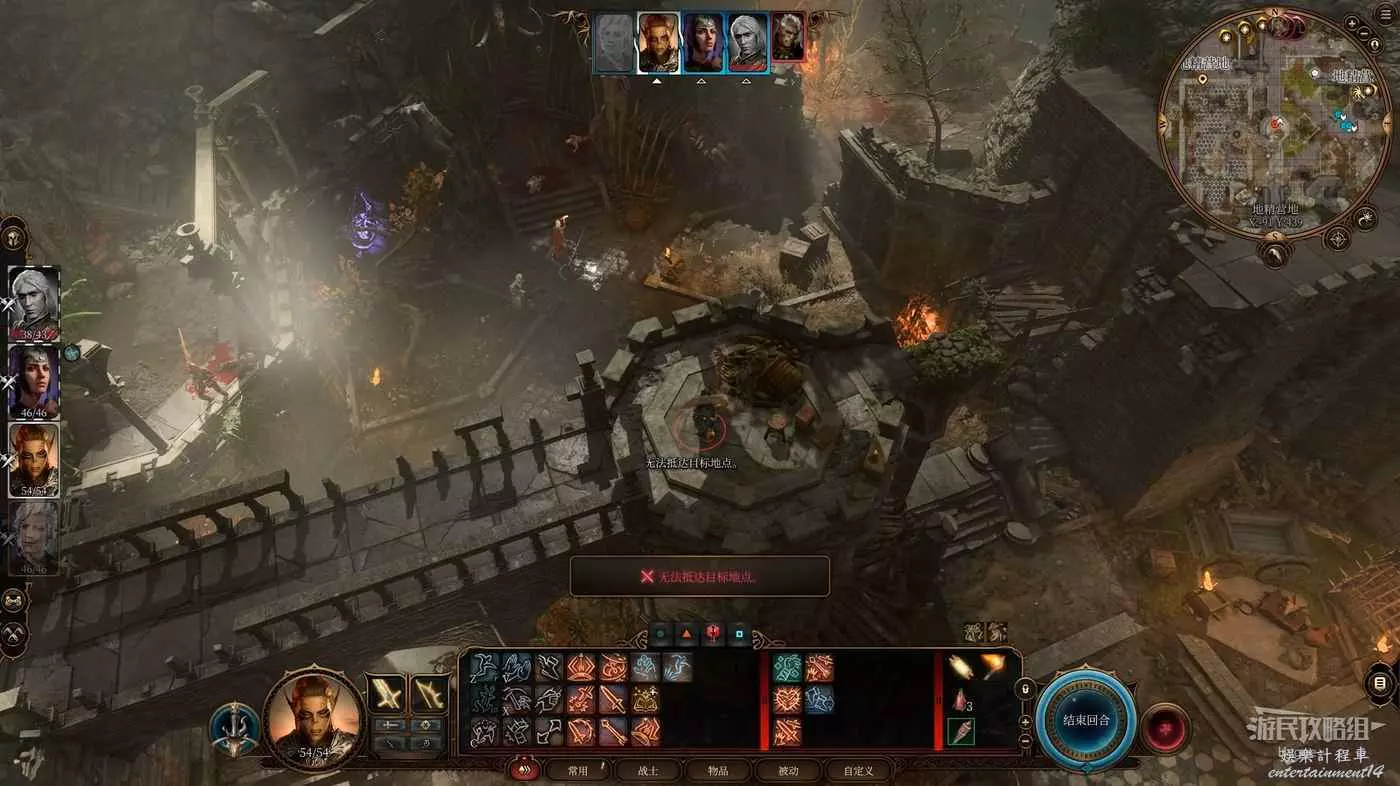Image resolution: width=1400 pixels, height=786 pixels.
Task: Click the ranged bow weapon slot
Action: coord(430,693)
